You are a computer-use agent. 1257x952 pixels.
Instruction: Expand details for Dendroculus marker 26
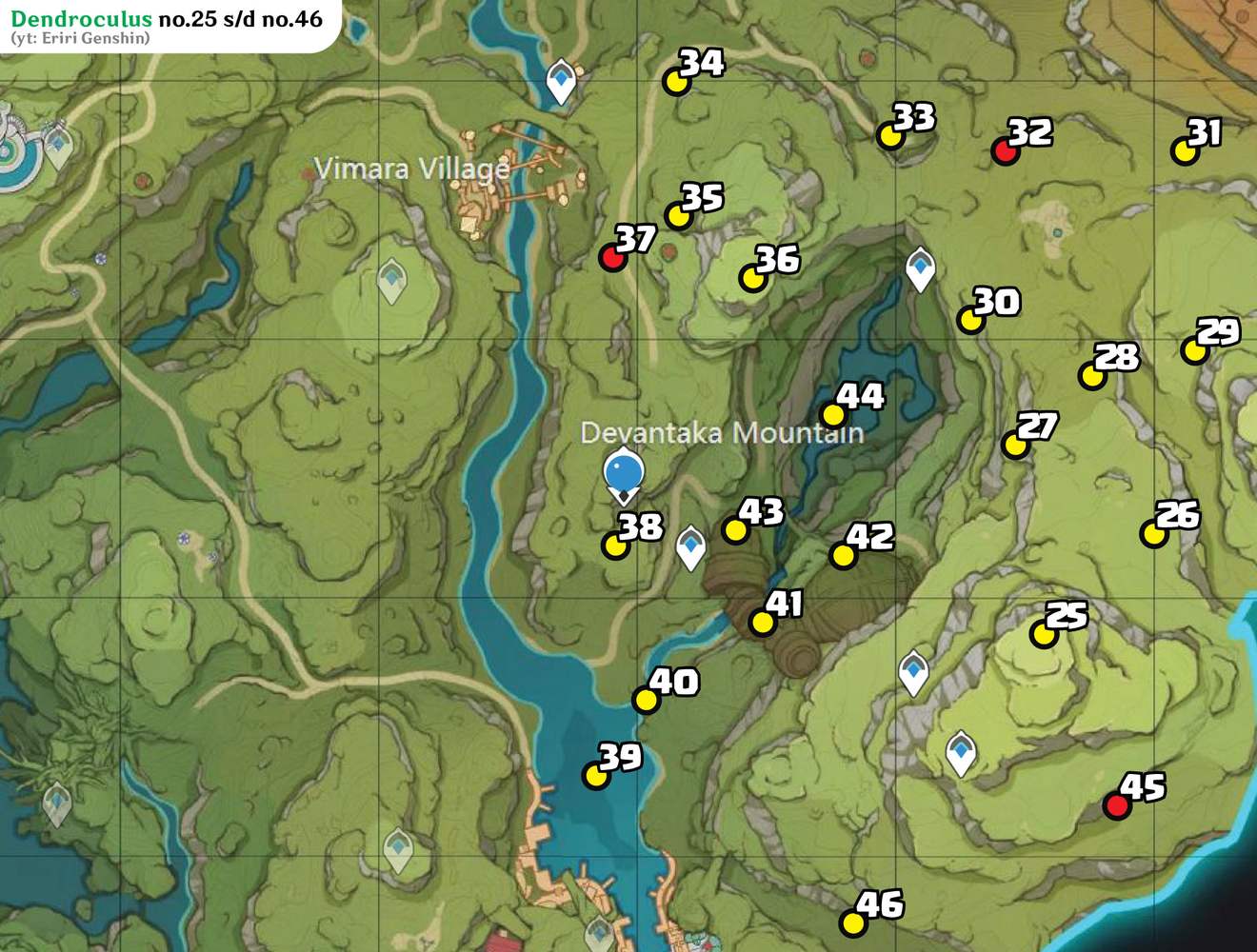1155,534
